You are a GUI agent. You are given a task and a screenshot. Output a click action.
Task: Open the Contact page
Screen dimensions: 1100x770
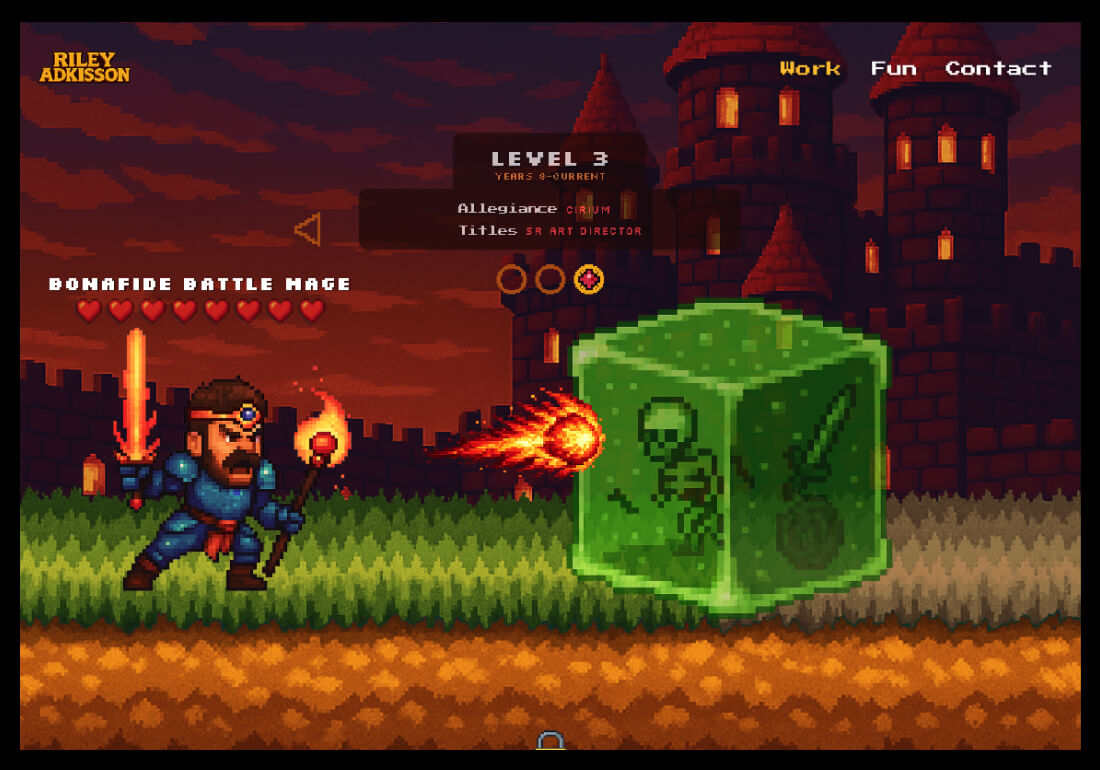[998, 68]
